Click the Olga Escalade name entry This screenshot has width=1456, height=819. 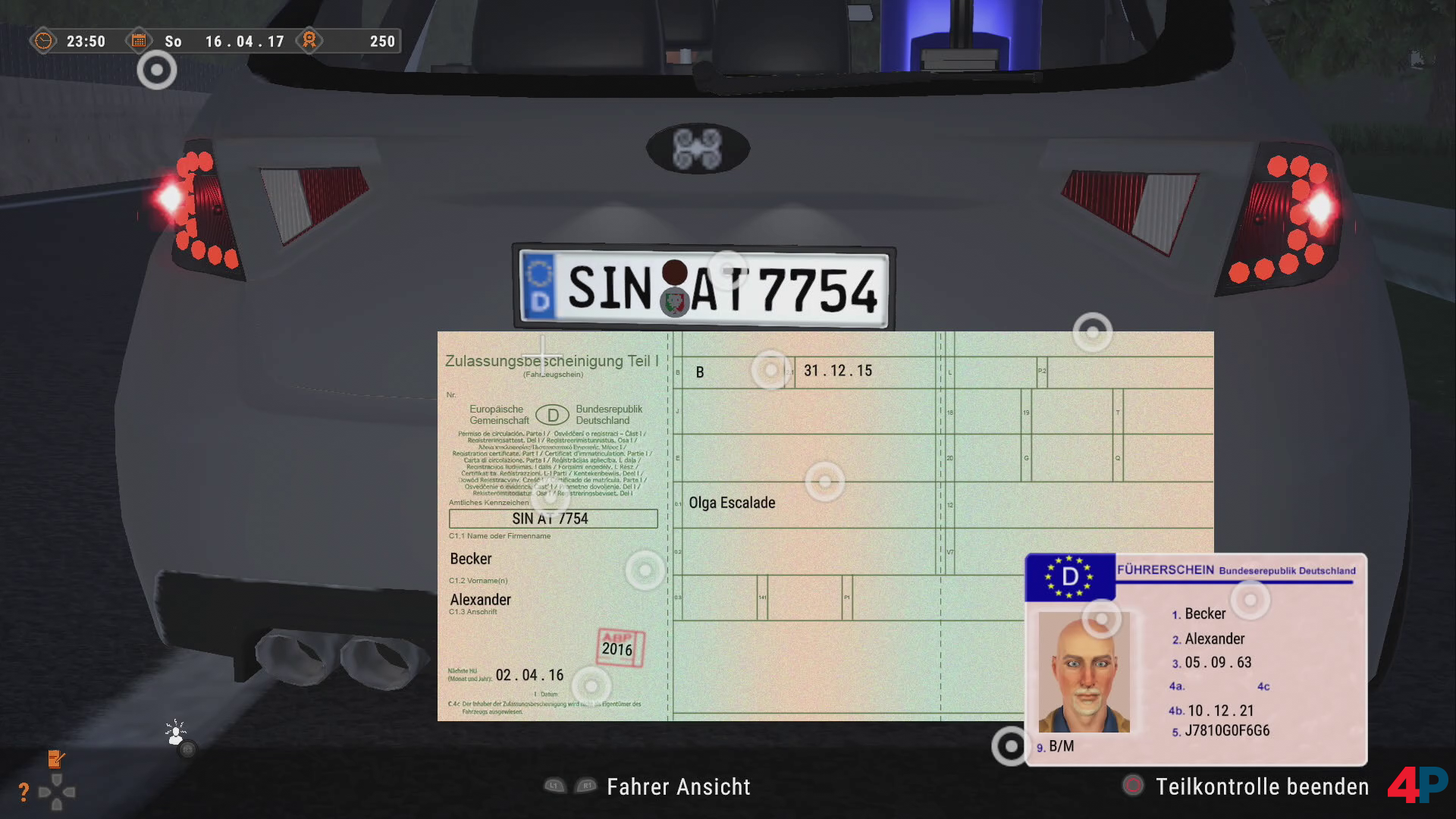tap(733, 502)
